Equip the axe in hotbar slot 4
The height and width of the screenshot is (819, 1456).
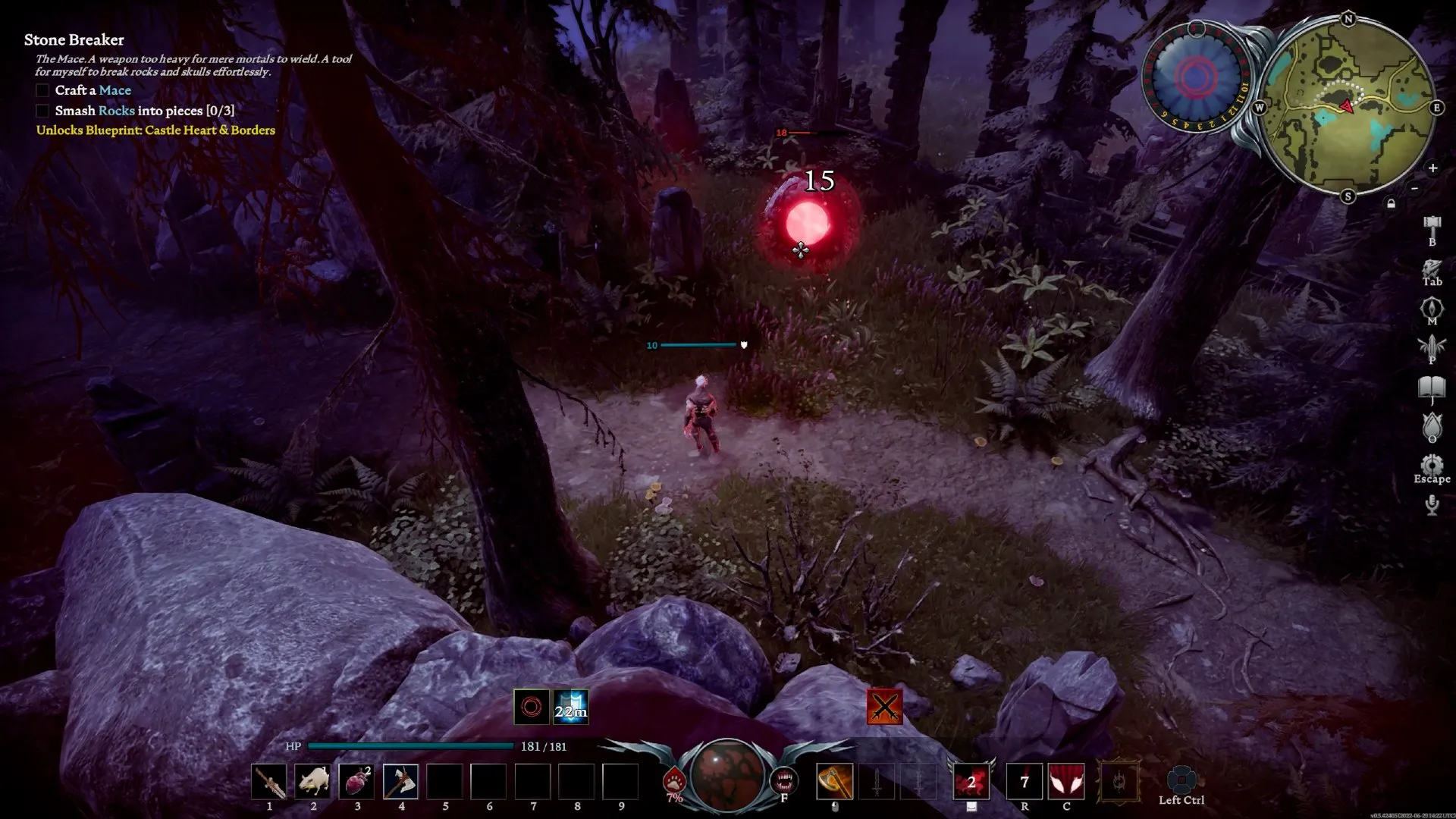pos(400,782)
